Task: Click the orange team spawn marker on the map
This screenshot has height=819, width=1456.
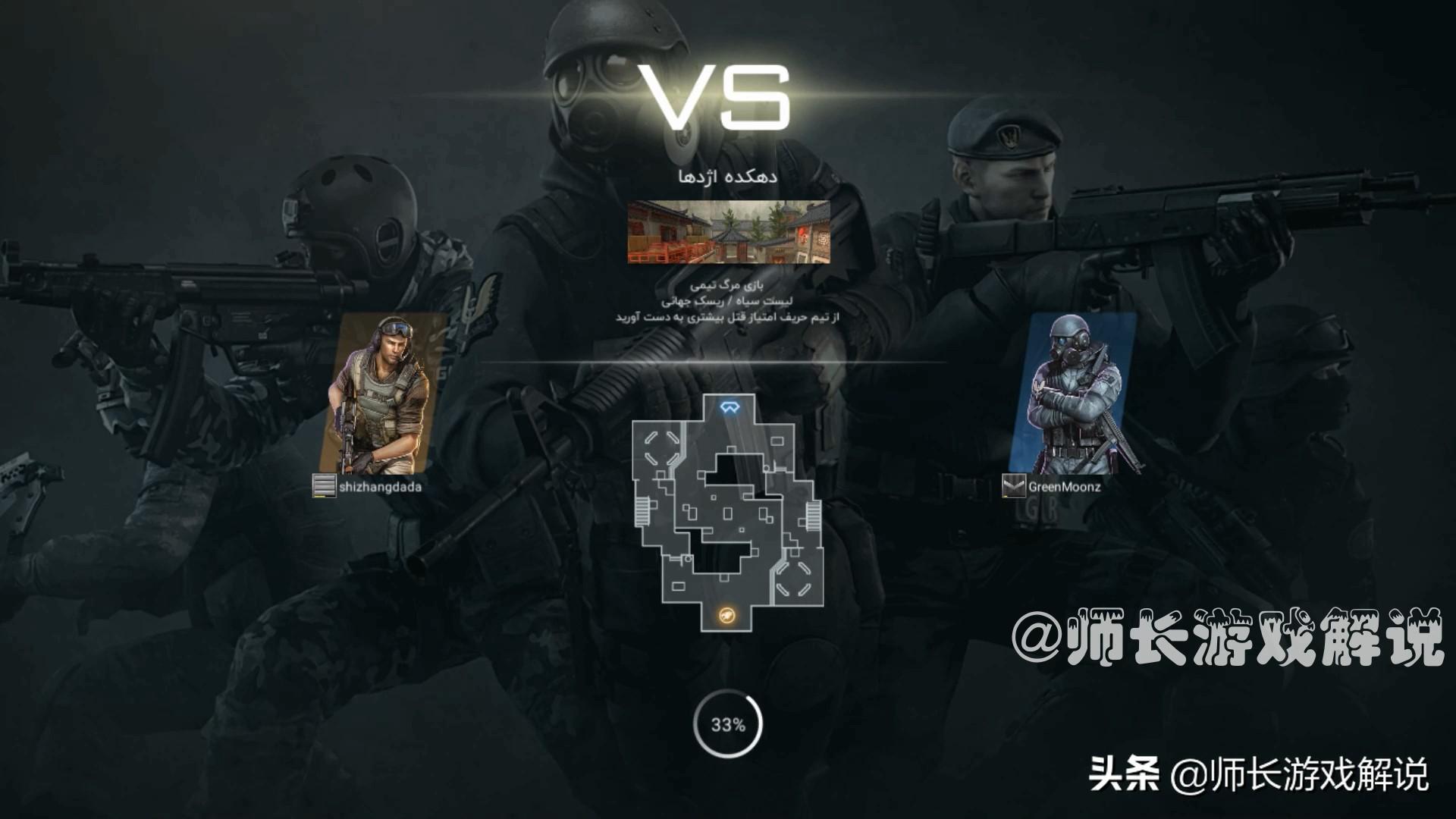Action: tap(726, 616)
